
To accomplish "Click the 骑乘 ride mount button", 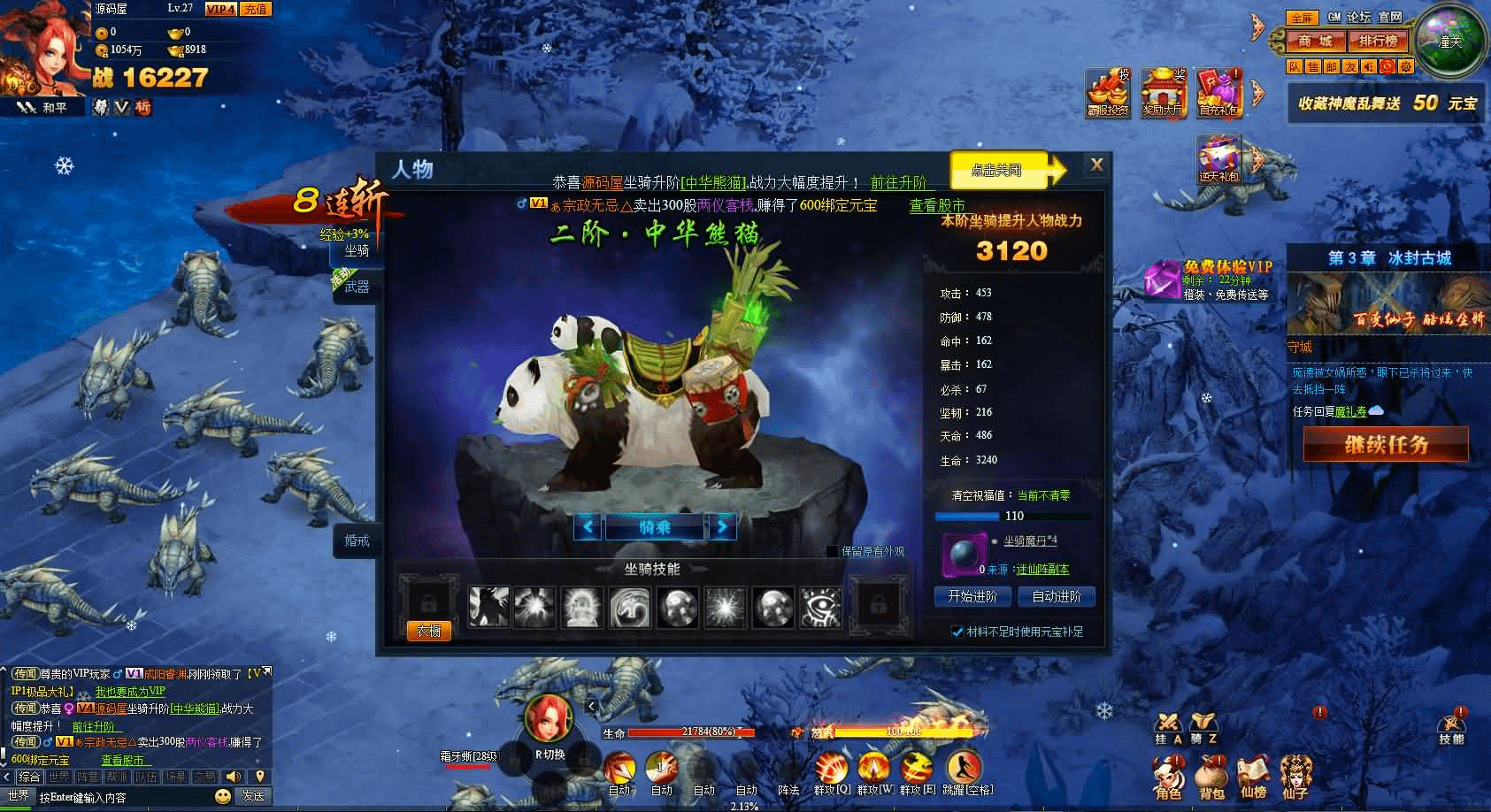I will pos(655,527).
